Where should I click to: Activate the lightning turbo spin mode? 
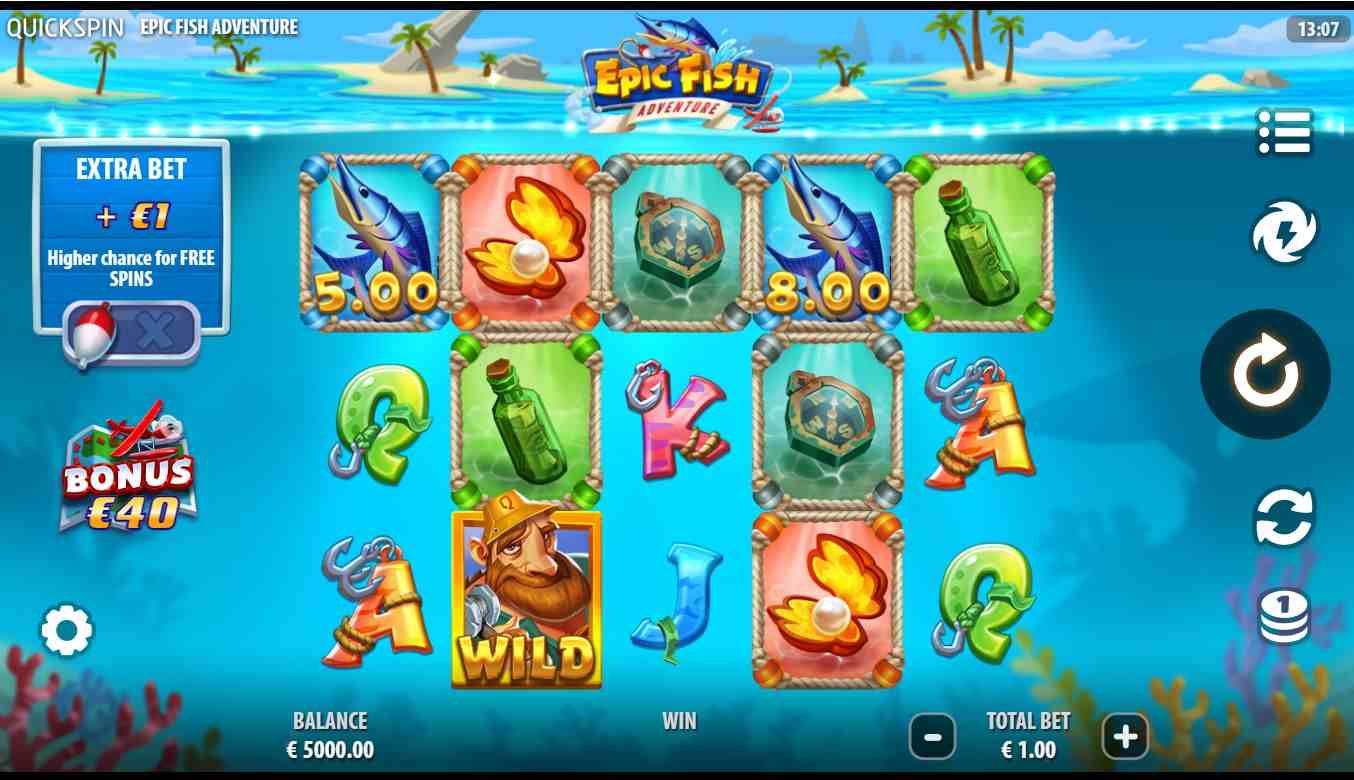coord(1284,232)
